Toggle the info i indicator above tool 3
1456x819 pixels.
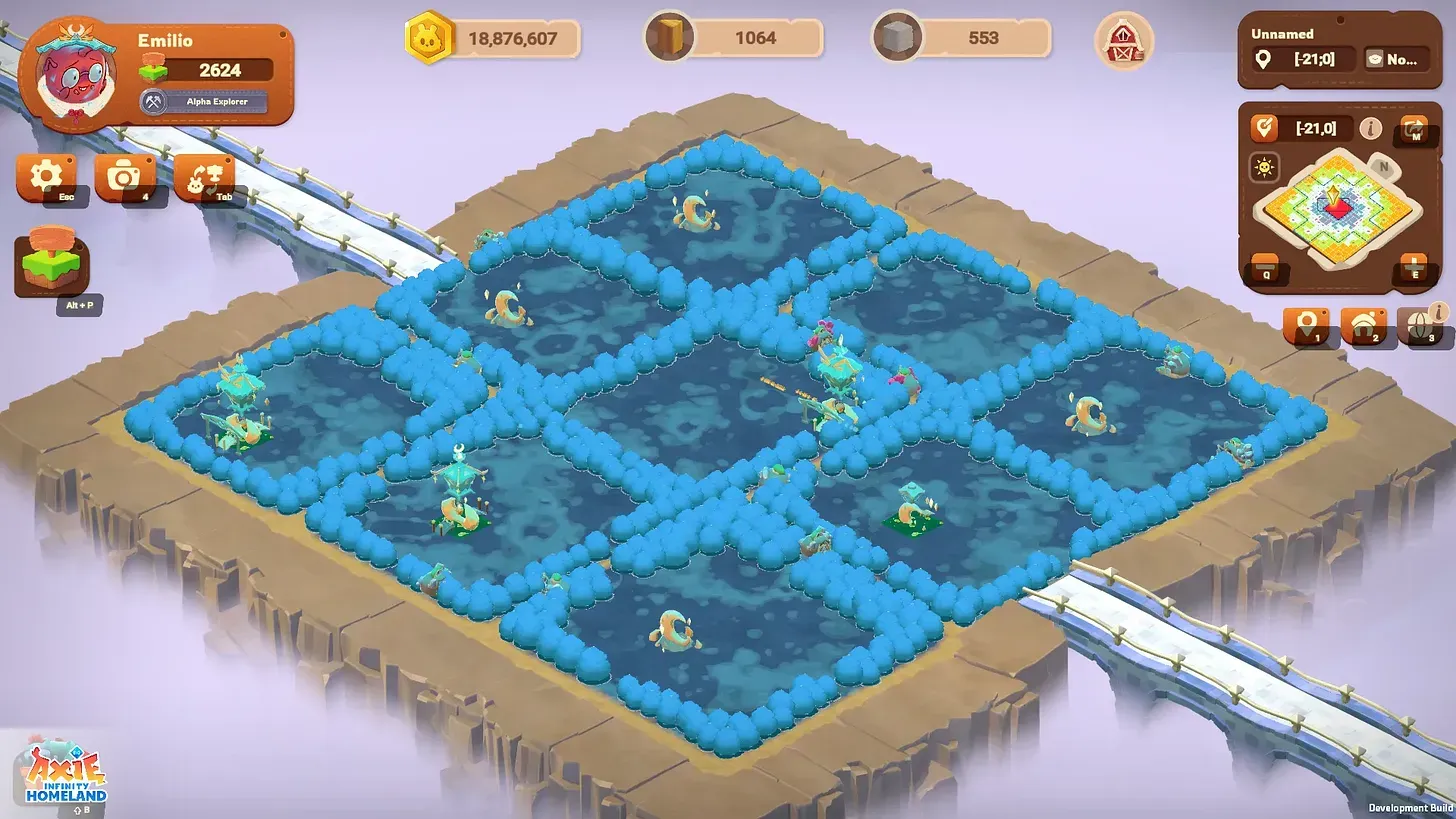(x=1437, y=311)
